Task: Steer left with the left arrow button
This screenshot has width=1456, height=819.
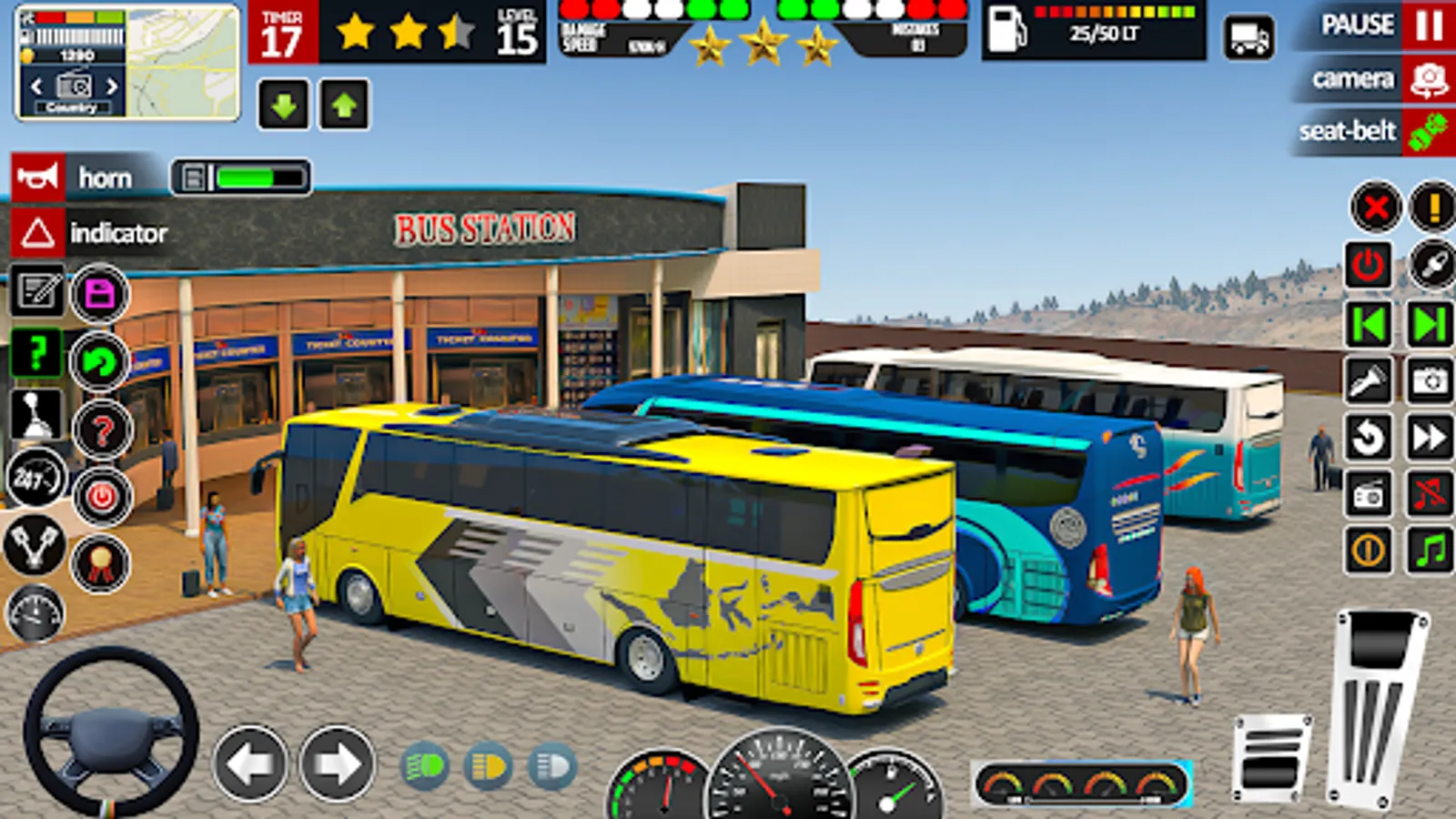Action: pyautogui.click(x=250, y=764)
